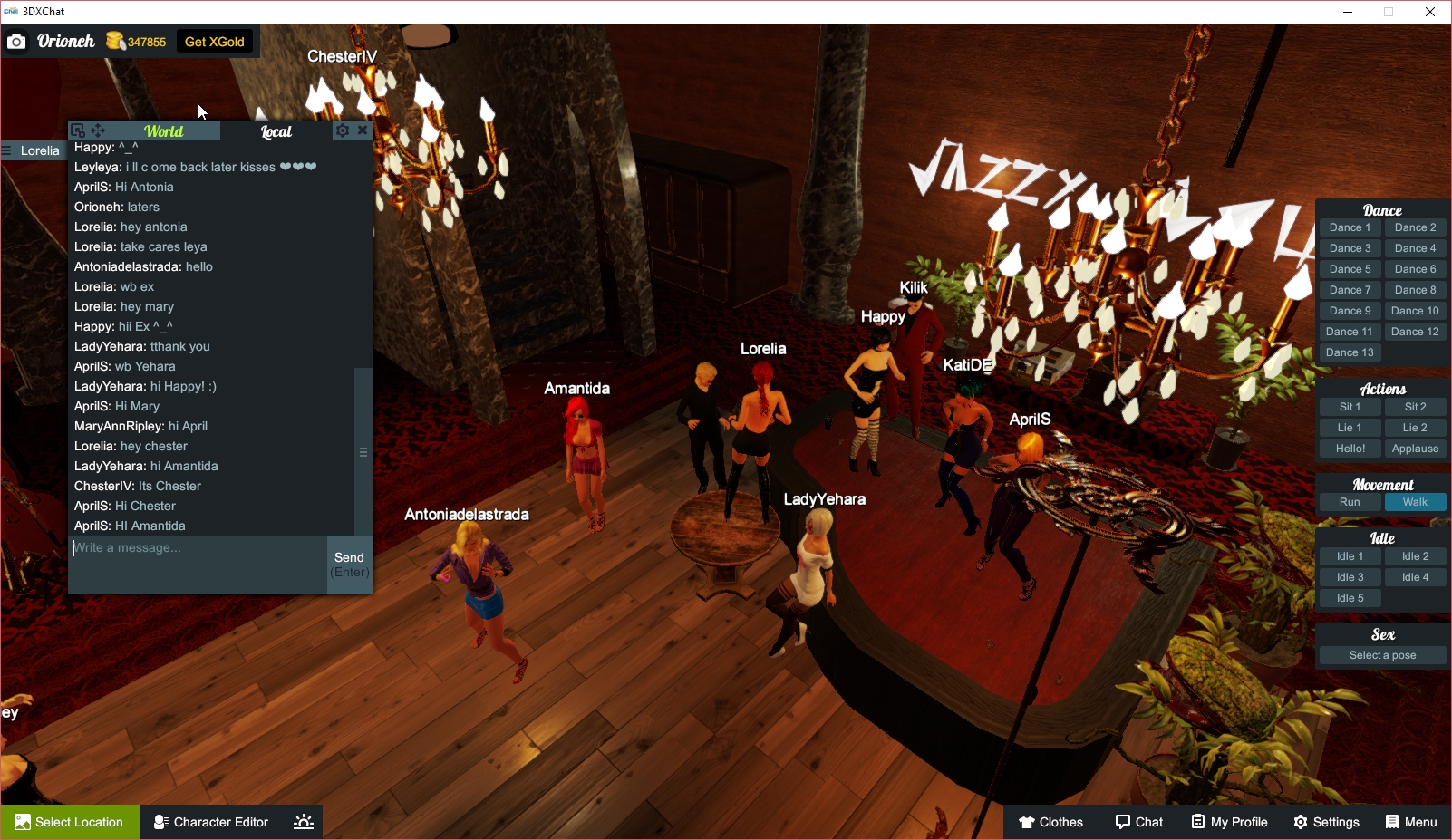Enable Run movement mode
1452x840 pixels.
click(1350, 501)
